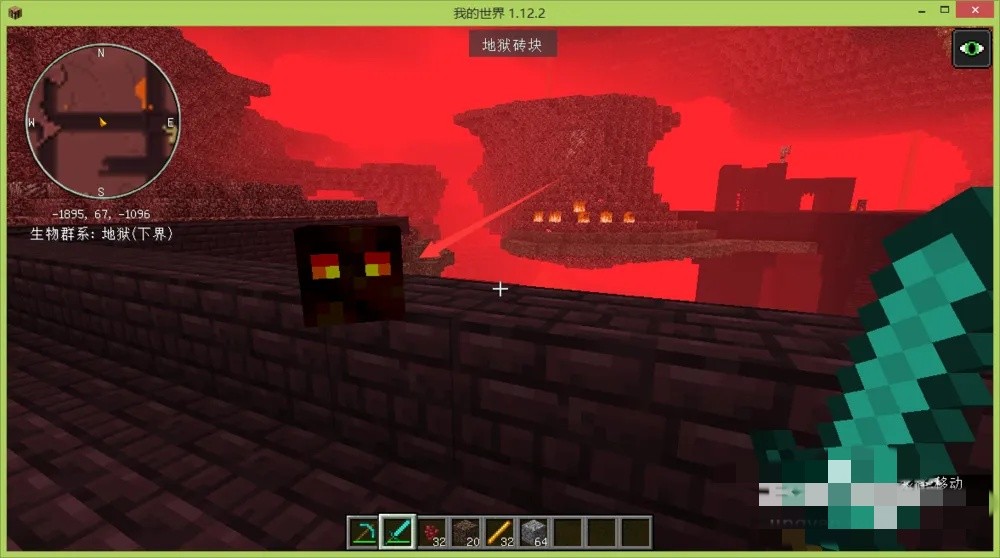Select the diamond pickaxe hotbar slot
1000x558 pixels.
(364, 532)
